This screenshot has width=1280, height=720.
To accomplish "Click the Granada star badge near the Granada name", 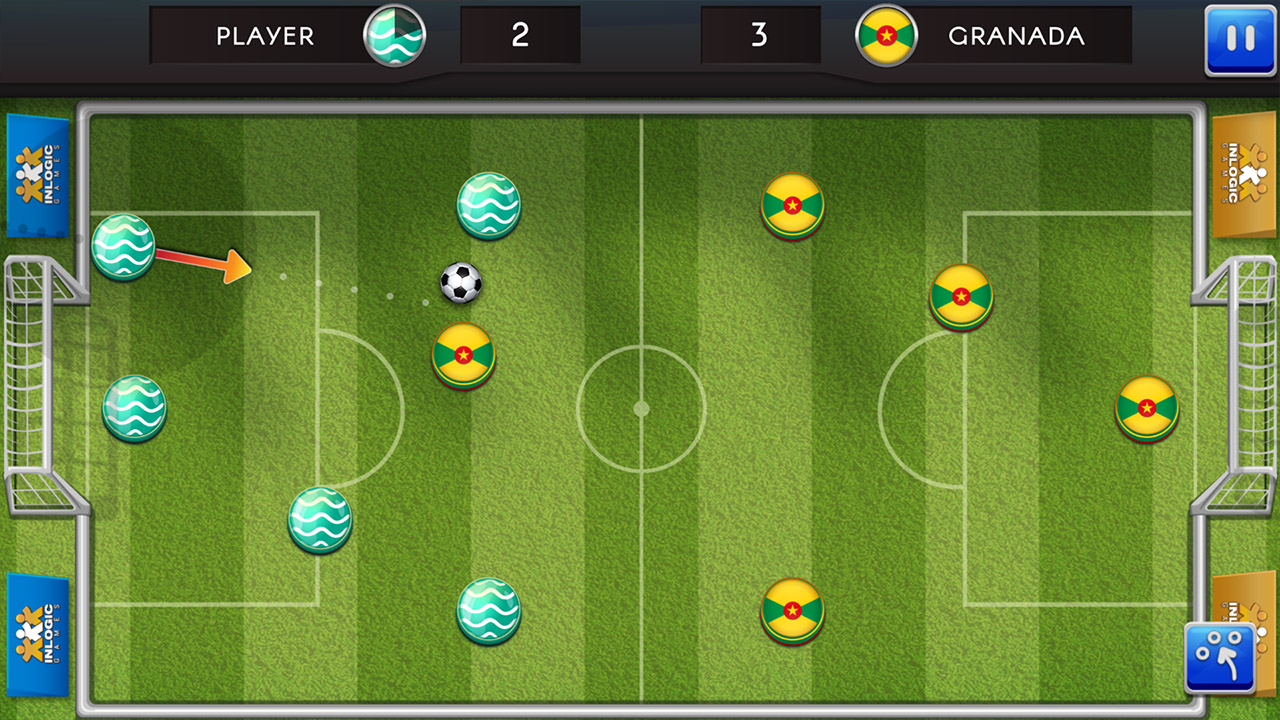I will pyautogui.click(x=886, y=35).
